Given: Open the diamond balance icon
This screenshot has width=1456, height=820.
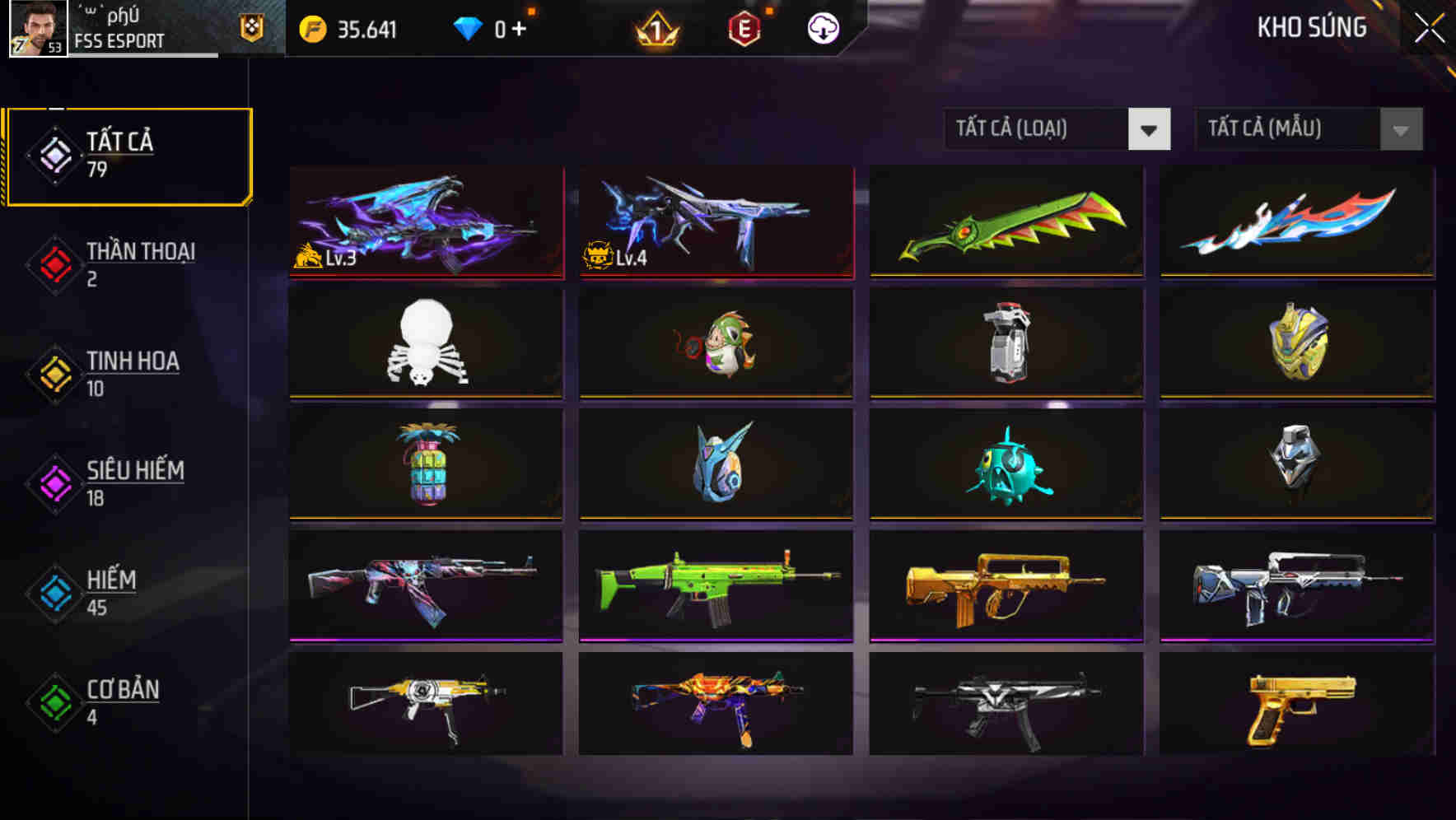Looking at the screenshot, I should pos(467,28).
